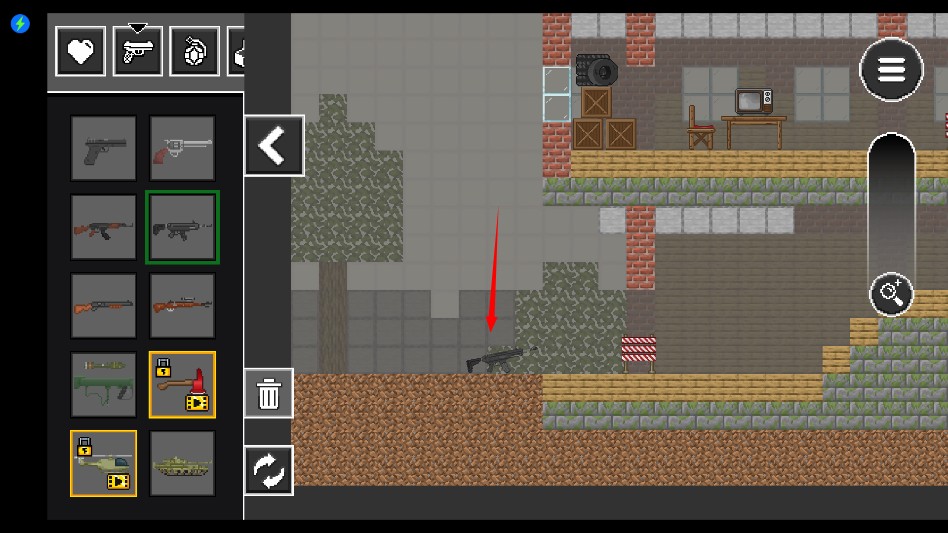Choose the revolver weapon slot
The width and height of the screenshot is (948, 533).
(x=182, y=148)
